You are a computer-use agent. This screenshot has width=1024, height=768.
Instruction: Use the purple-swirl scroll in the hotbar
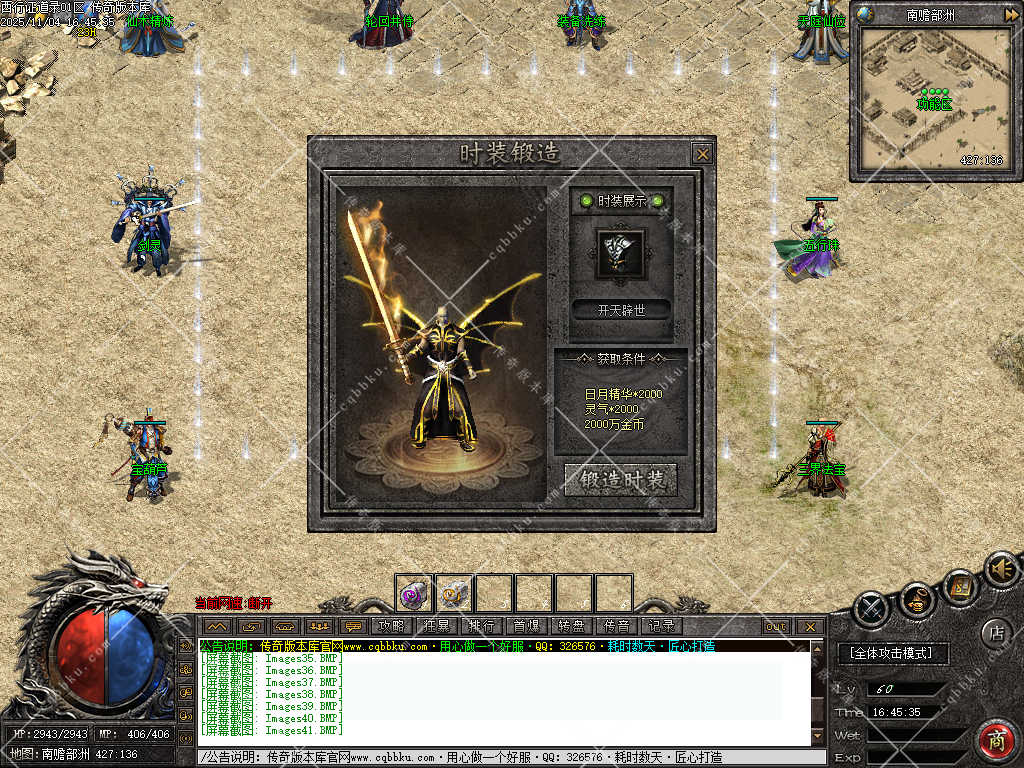click(414, 593)
